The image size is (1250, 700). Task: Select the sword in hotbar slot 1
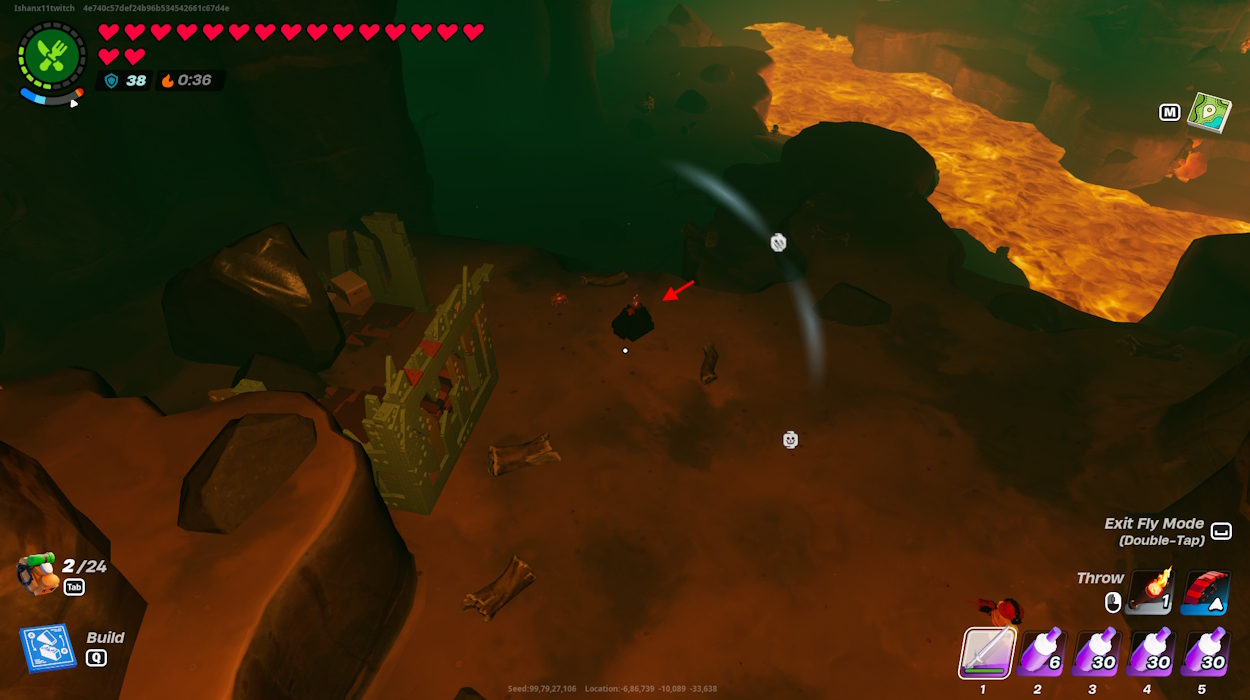[x=987, y=653]
